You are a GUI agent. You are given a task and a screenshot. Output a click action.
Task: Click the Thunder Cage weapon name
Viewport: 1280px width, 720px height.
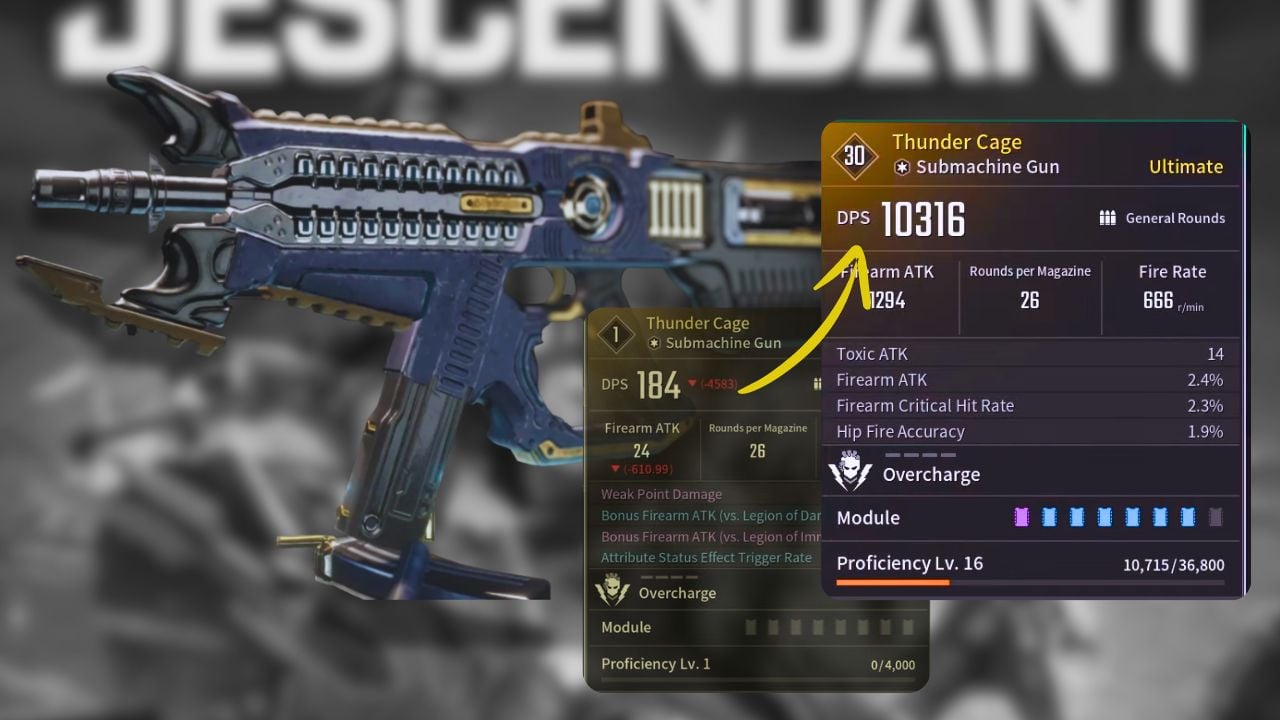pos(956,141)
